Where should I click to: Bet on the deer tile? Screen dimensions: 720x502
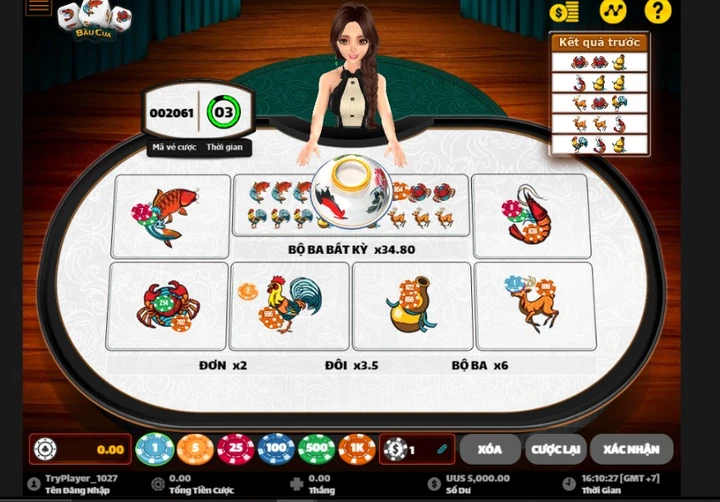pos(533,306)
